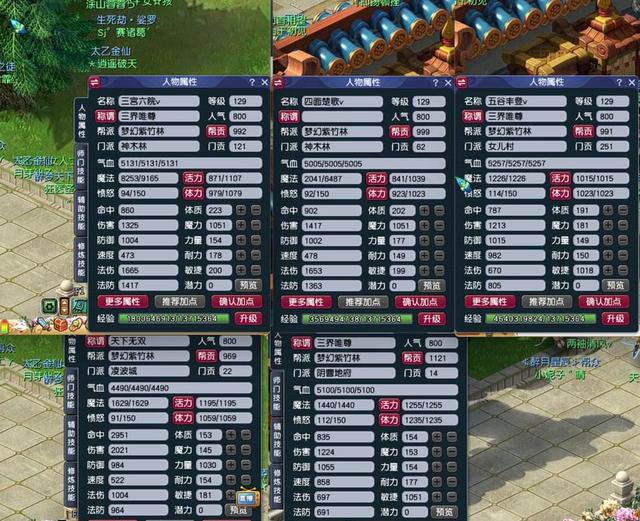Click 升级 in the 四面楚歌v panel

tap(431, 318)
